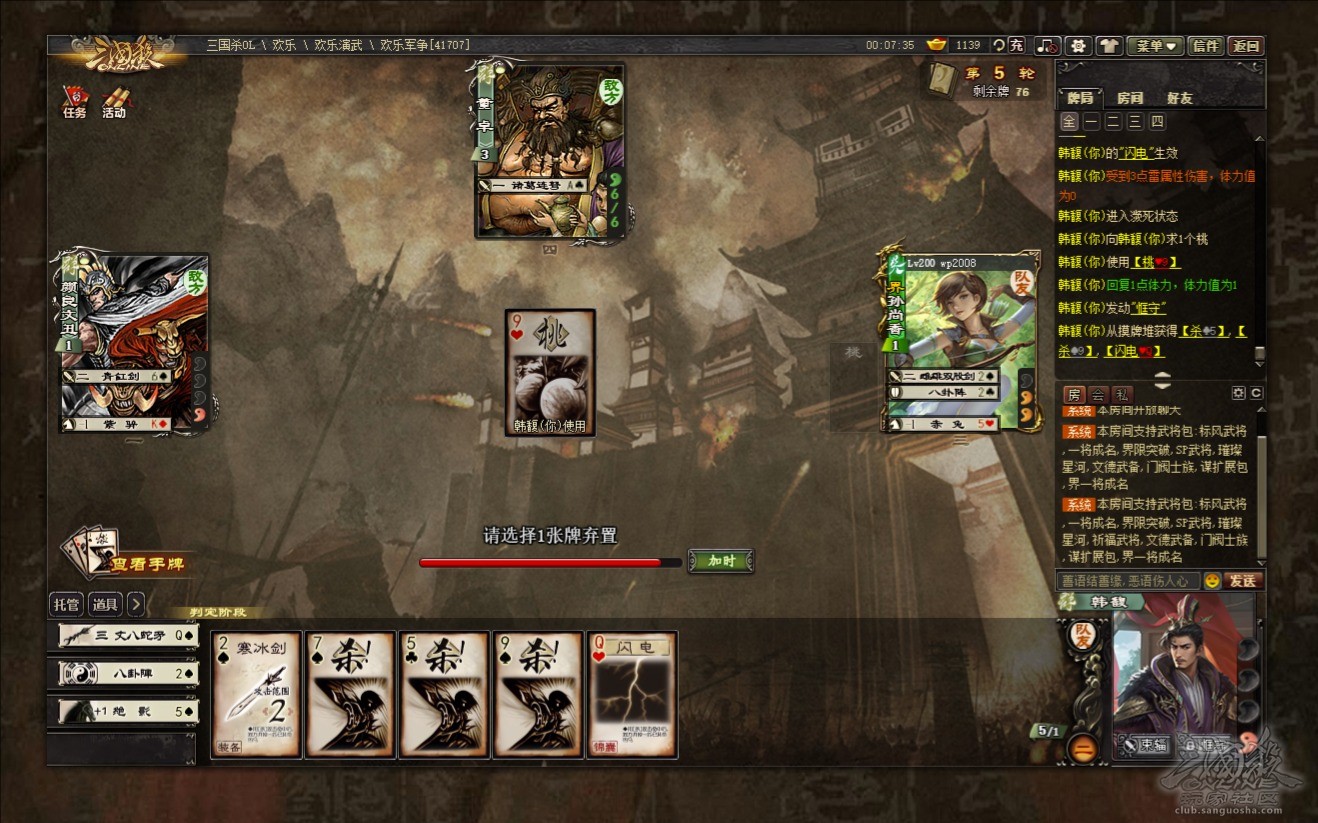Select the Q of hearts 闪电 card
This screenshot has height=823, width=1318.
633,694
